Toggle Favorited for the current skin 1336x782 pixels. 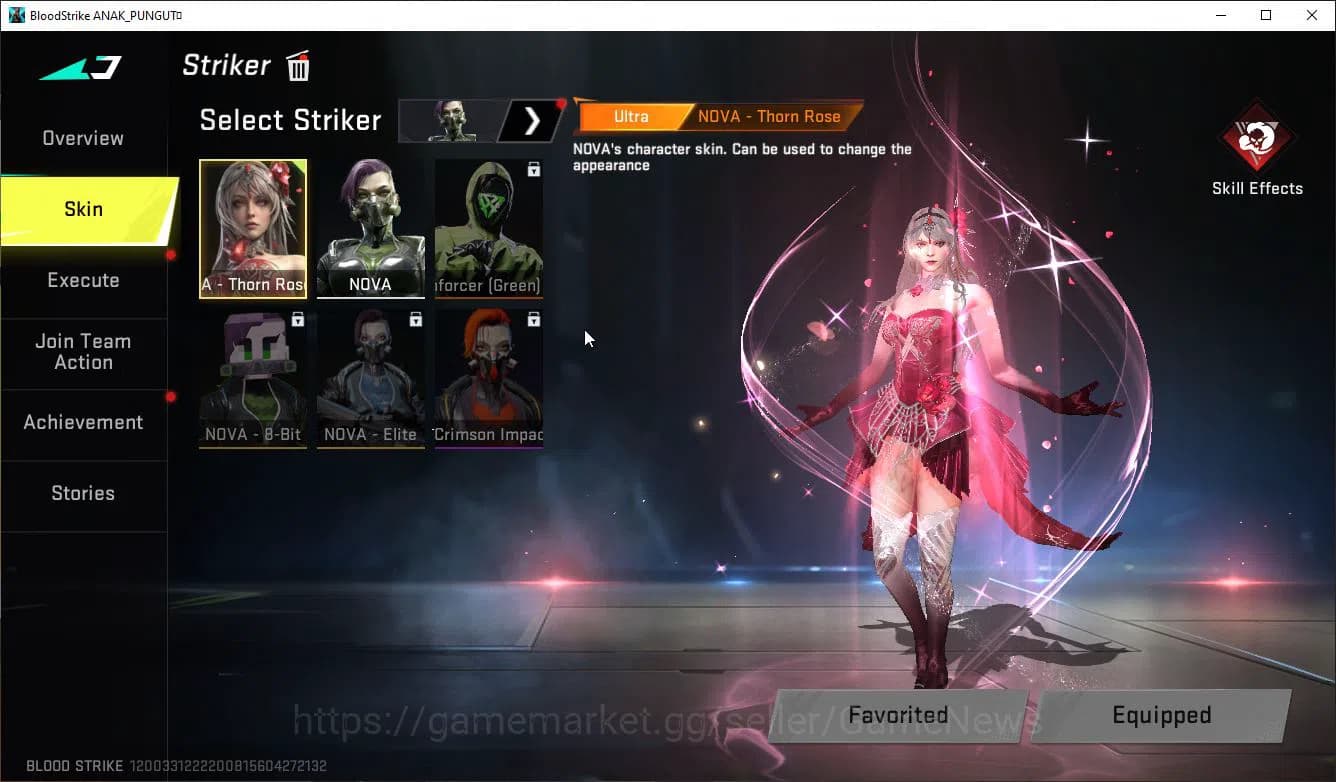point(897,715)
